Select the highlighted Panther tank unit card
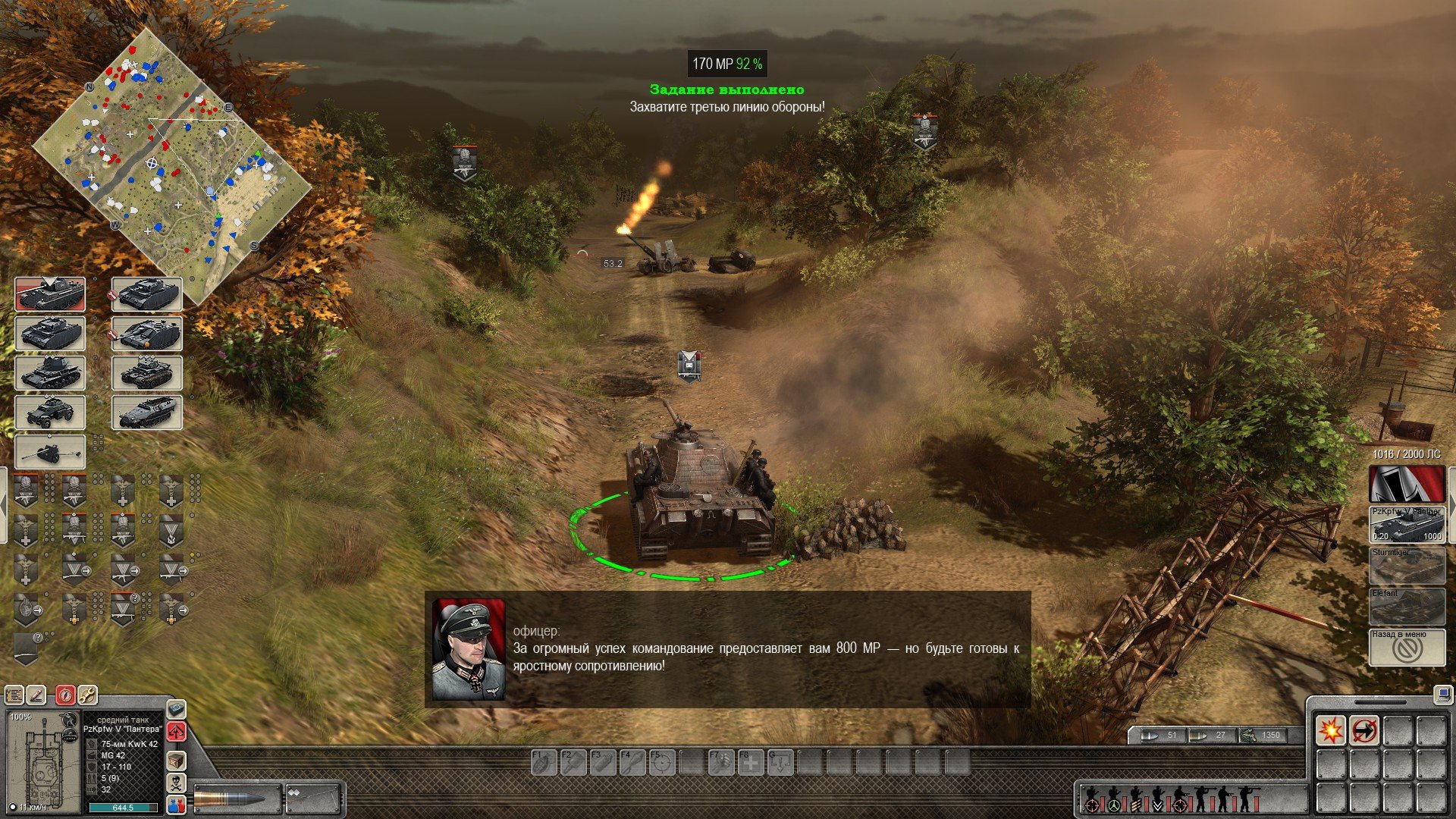This screenshot has height=819, width=1456. 50,294
